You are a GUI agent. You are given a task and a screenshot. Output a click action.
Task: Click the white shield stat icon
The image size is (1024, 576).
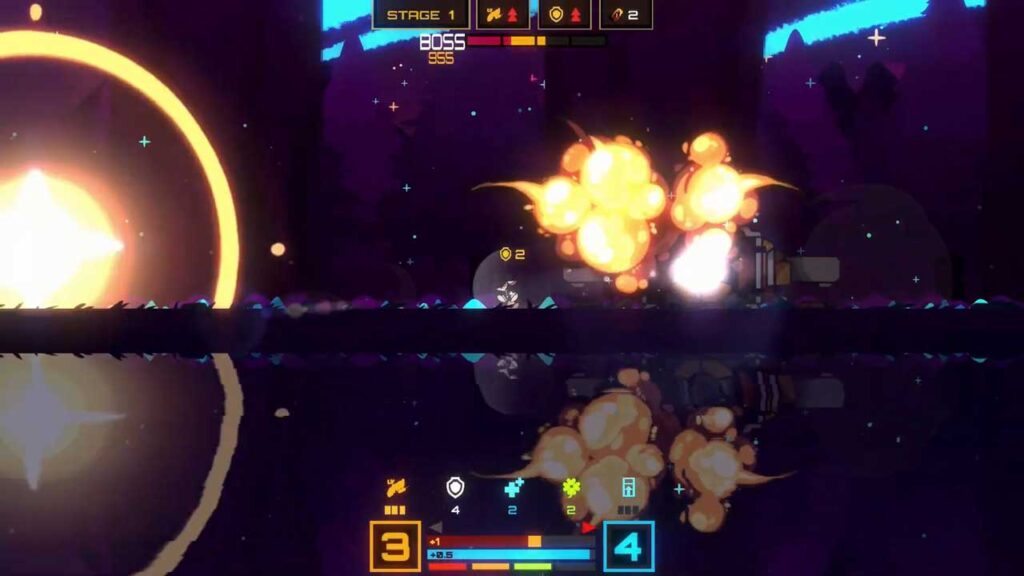[455, 488]
